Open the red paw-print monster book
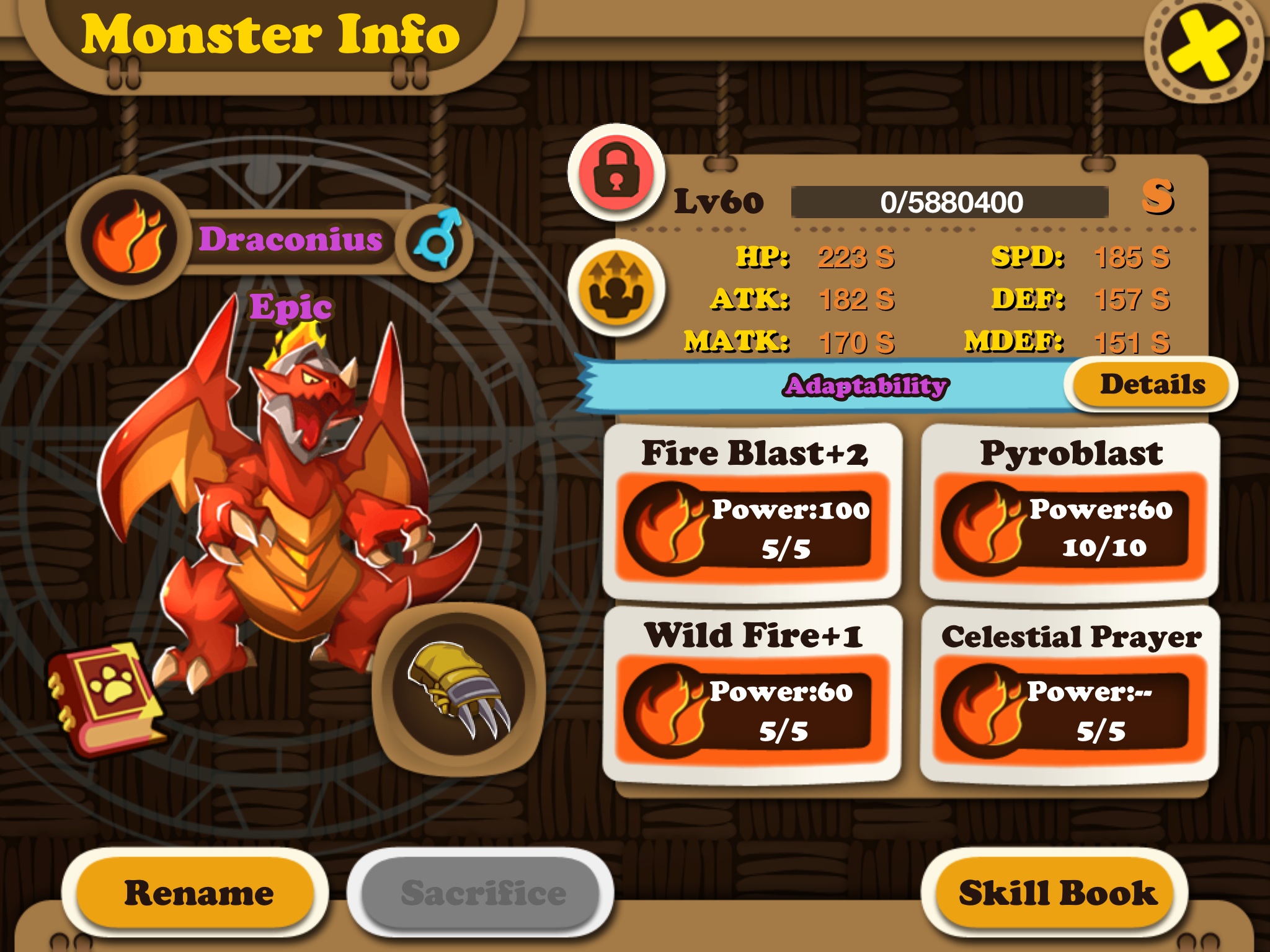Screen dimensions: 1270x952 click(x=105, y=699)
